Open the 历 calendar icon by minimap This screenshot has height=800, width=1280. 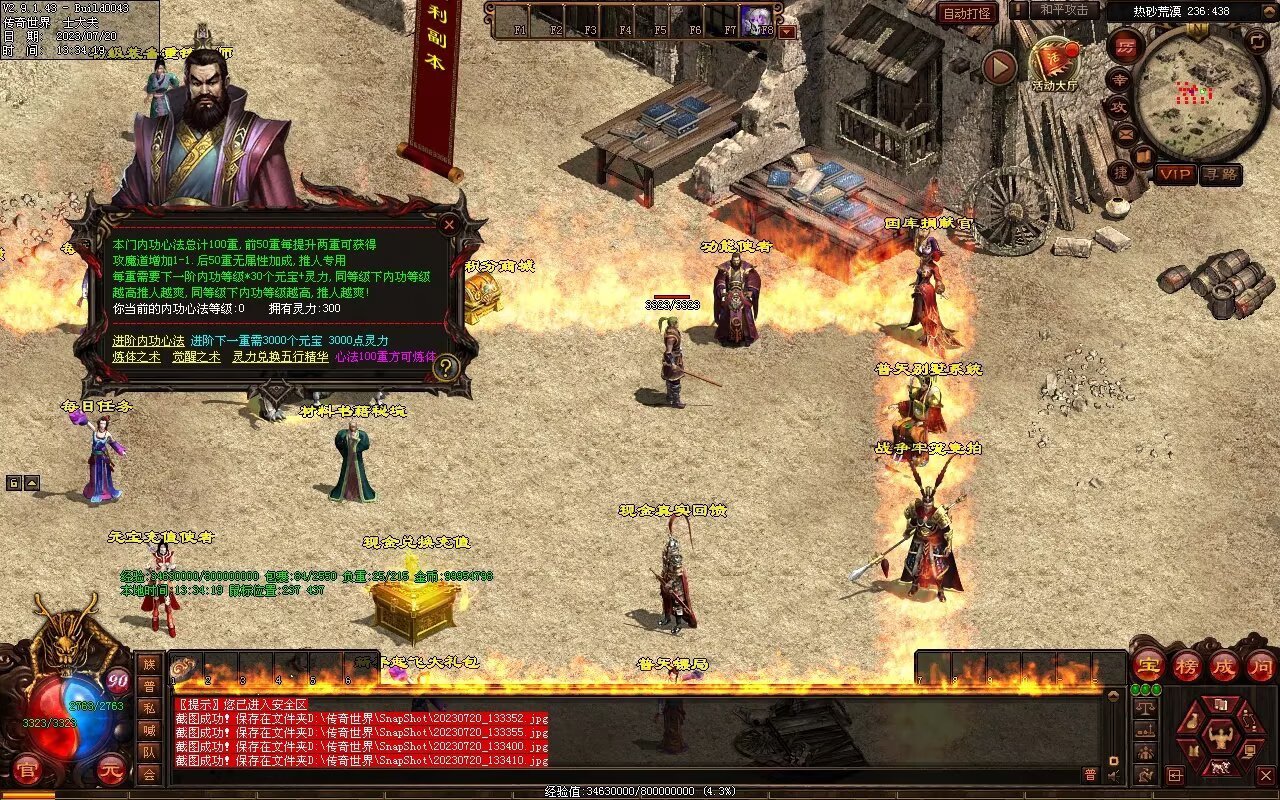click(1125, 46)
